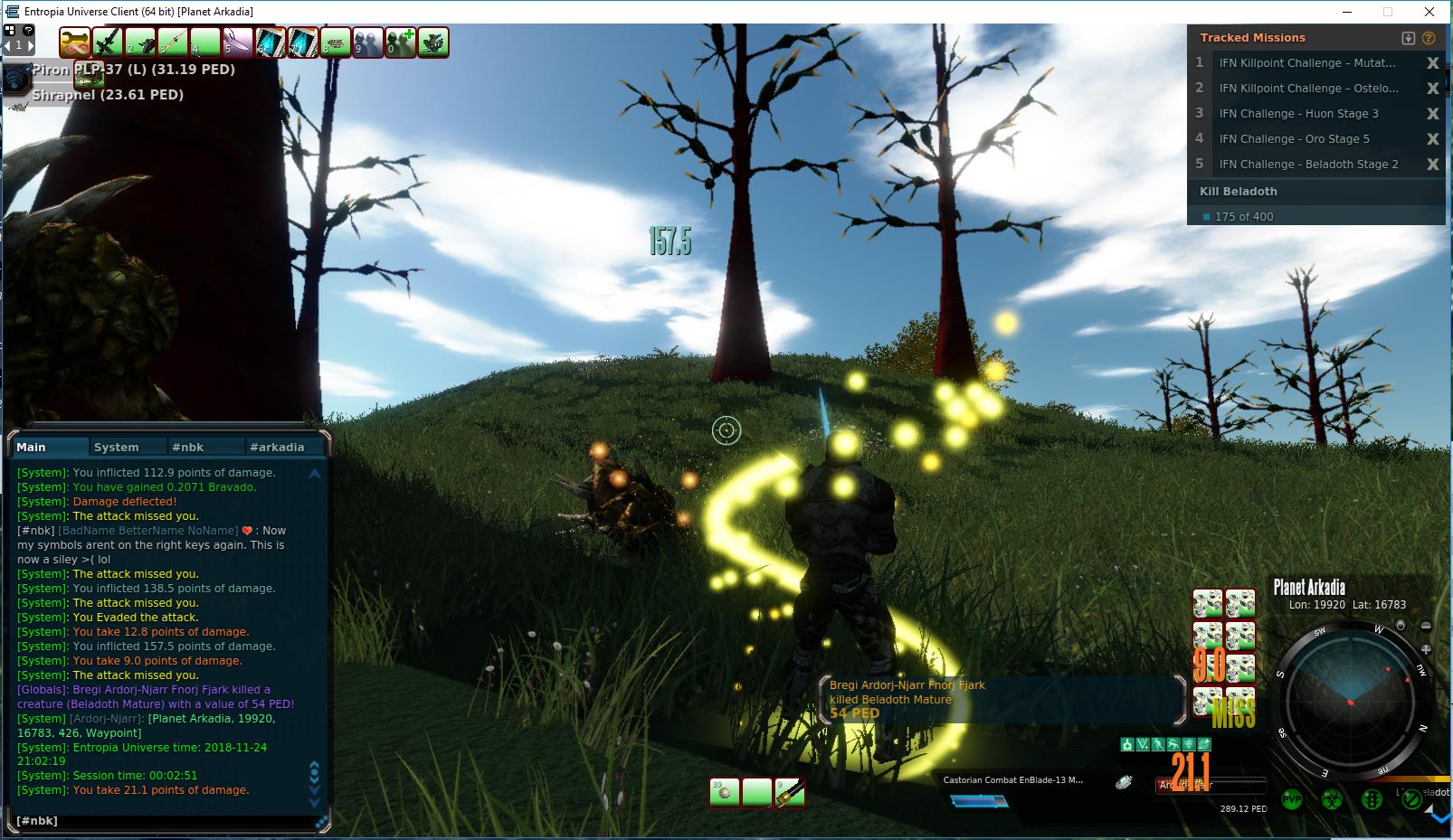
Task: Remove the Oro Stage 5 tracked mission
Action: click(1432, 139)
